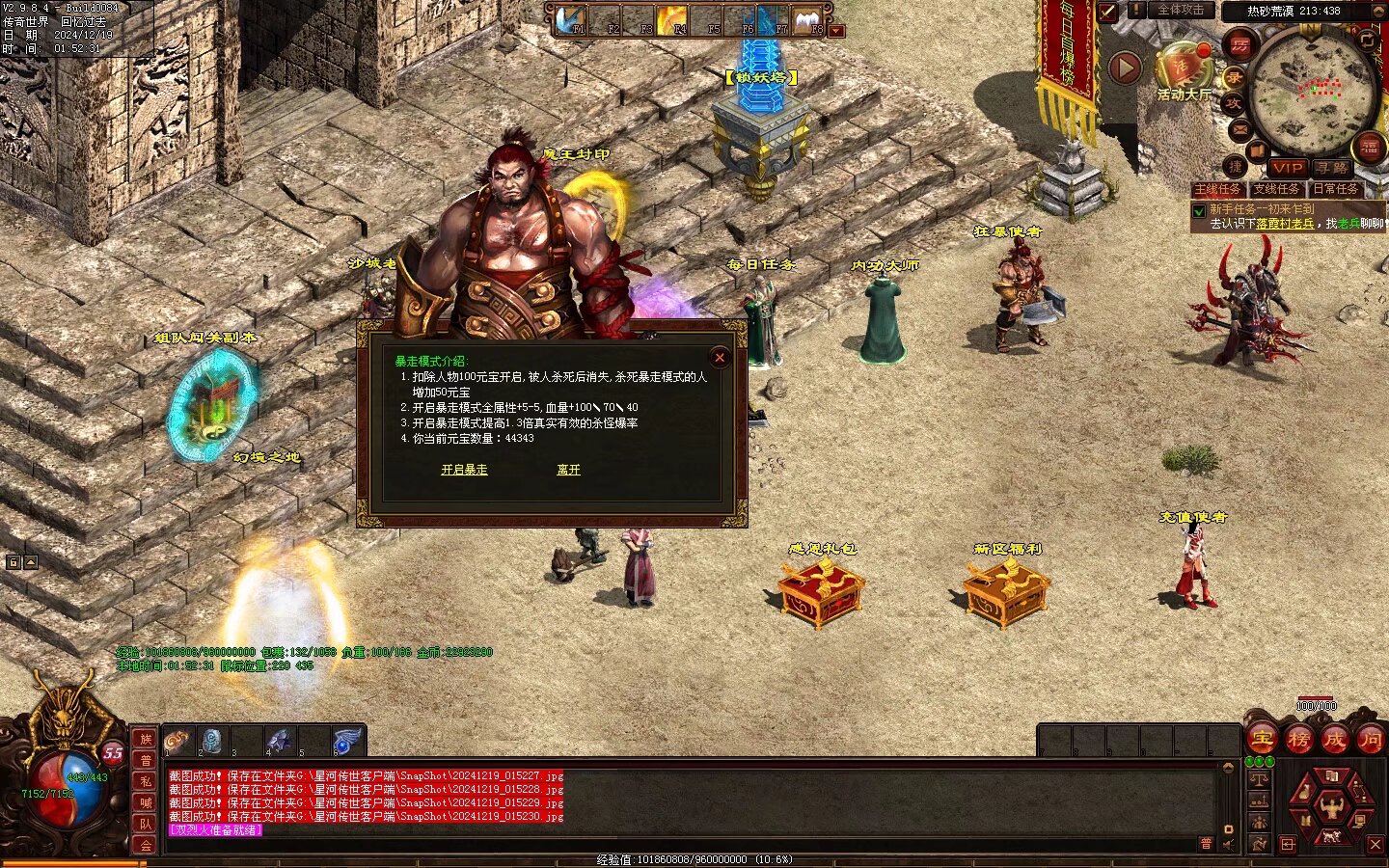Choose 开启暴走 in the dialog
Viewport: 1389px width, 868px height.
pos(464,470)
